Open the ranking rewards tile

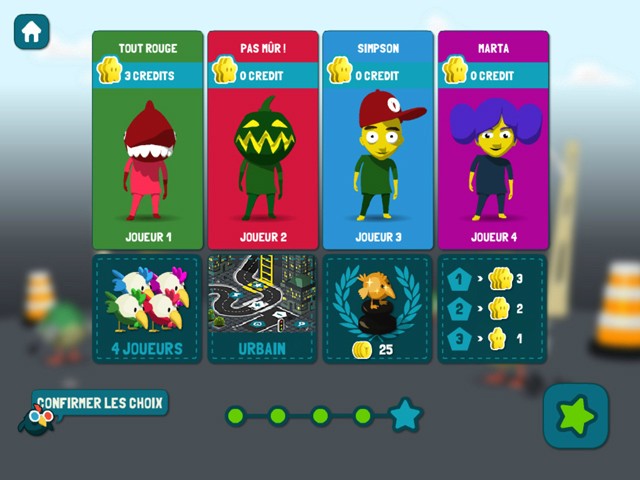493,308
